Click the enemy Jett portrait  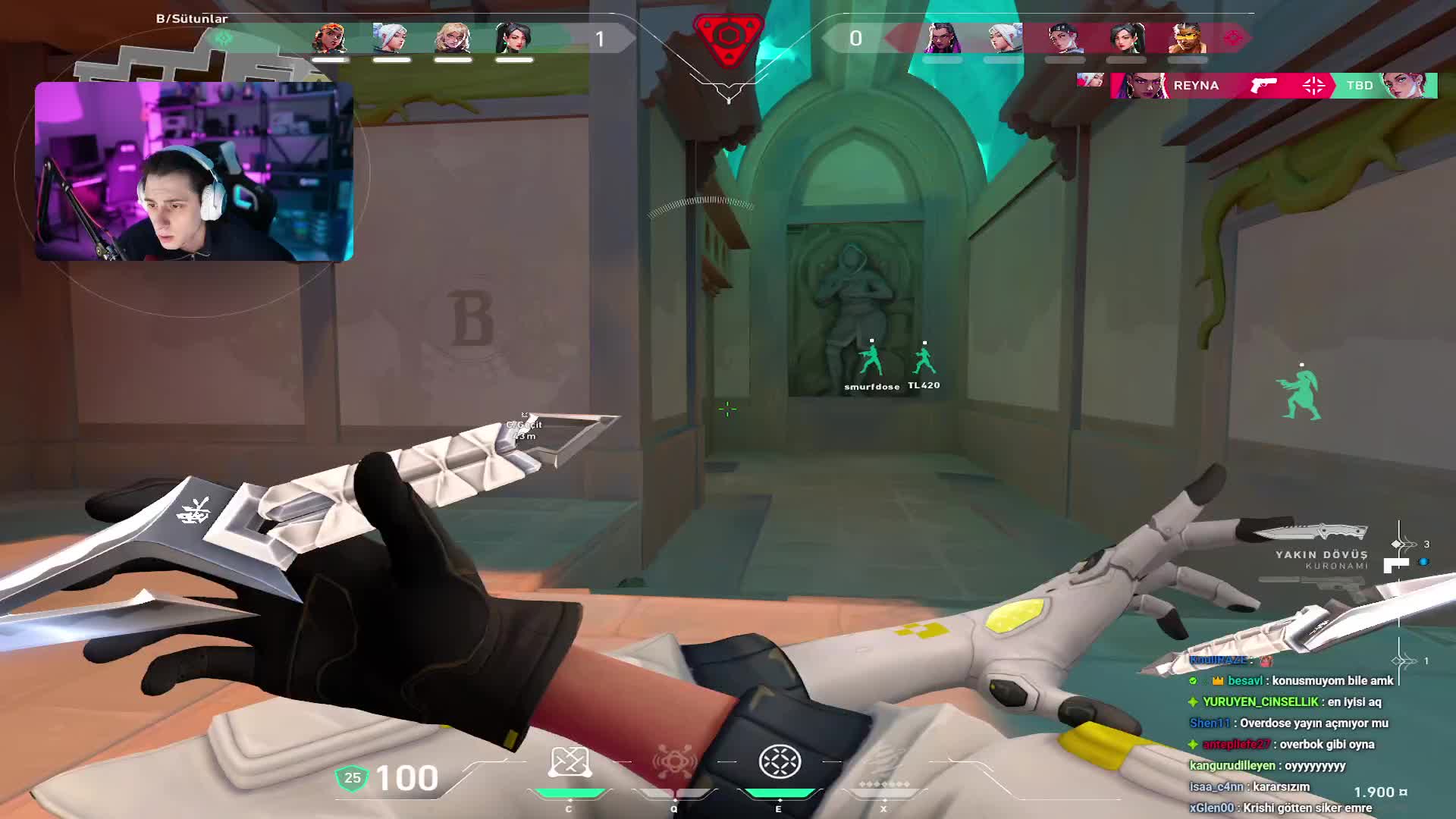click(1004, 38)
